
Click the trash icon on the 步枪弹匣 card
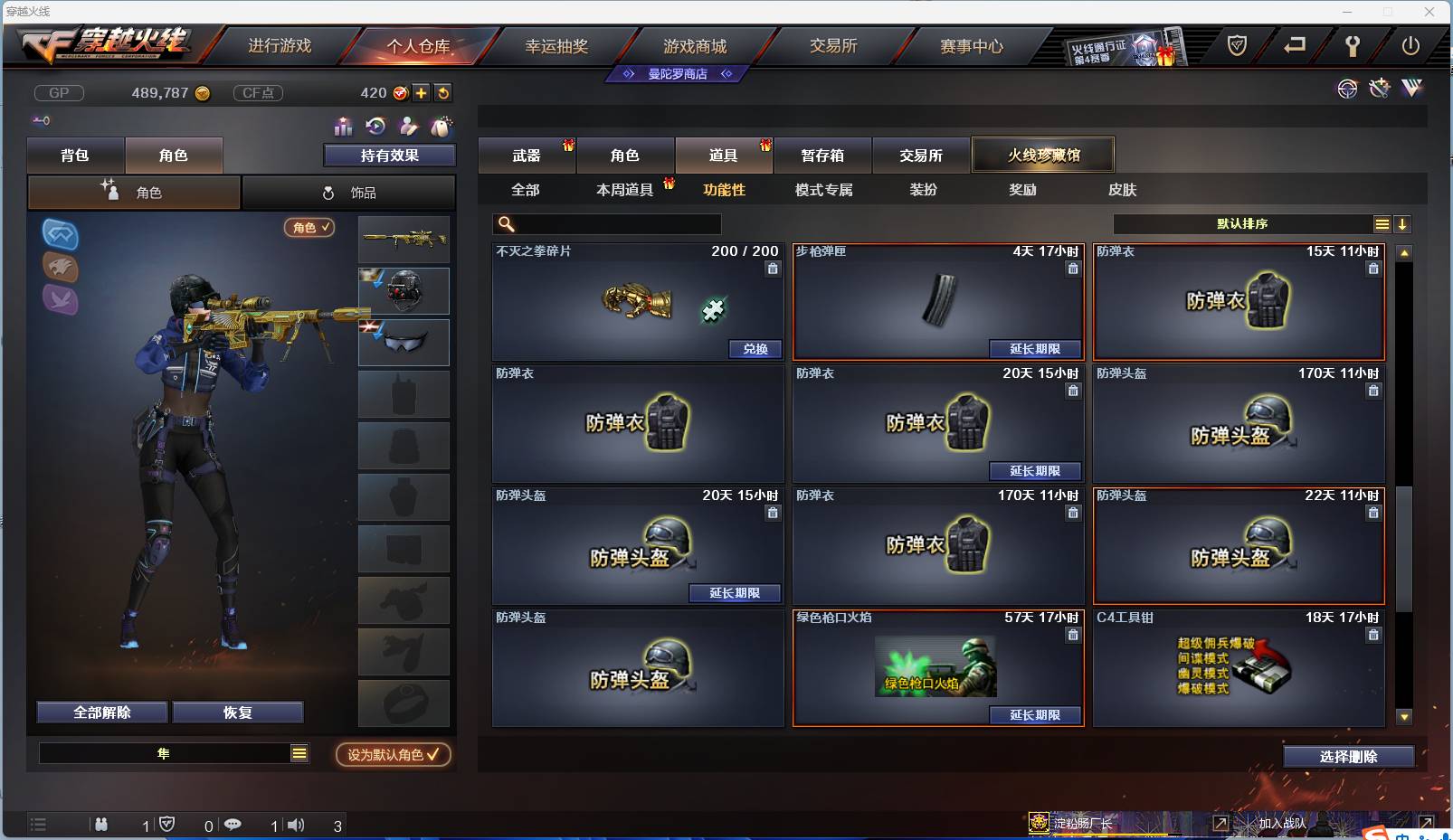(1074, 269)
